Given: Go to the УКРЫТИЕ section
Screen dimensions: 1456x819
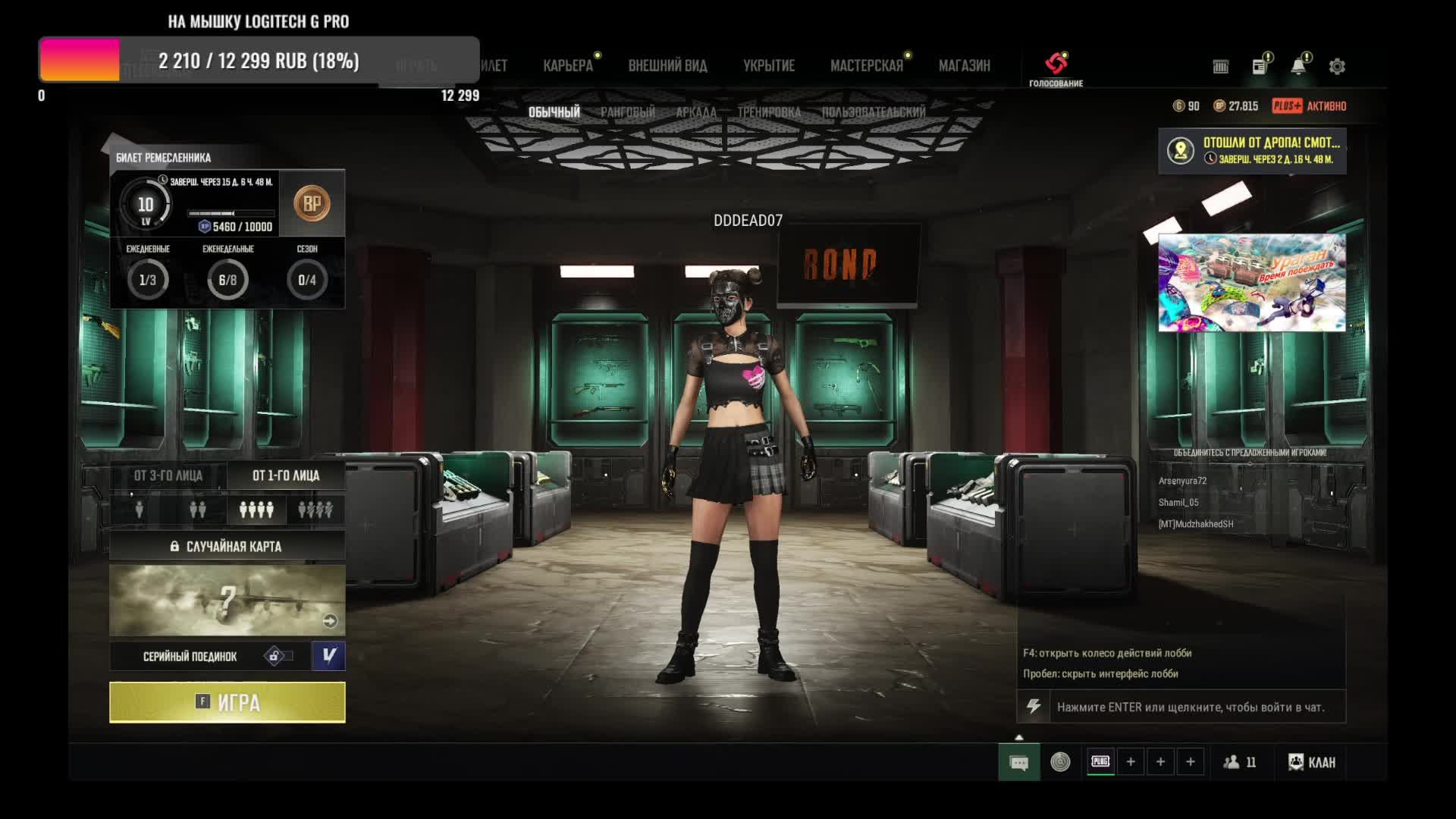Looking at the screenshot, I should coord(769,66).
